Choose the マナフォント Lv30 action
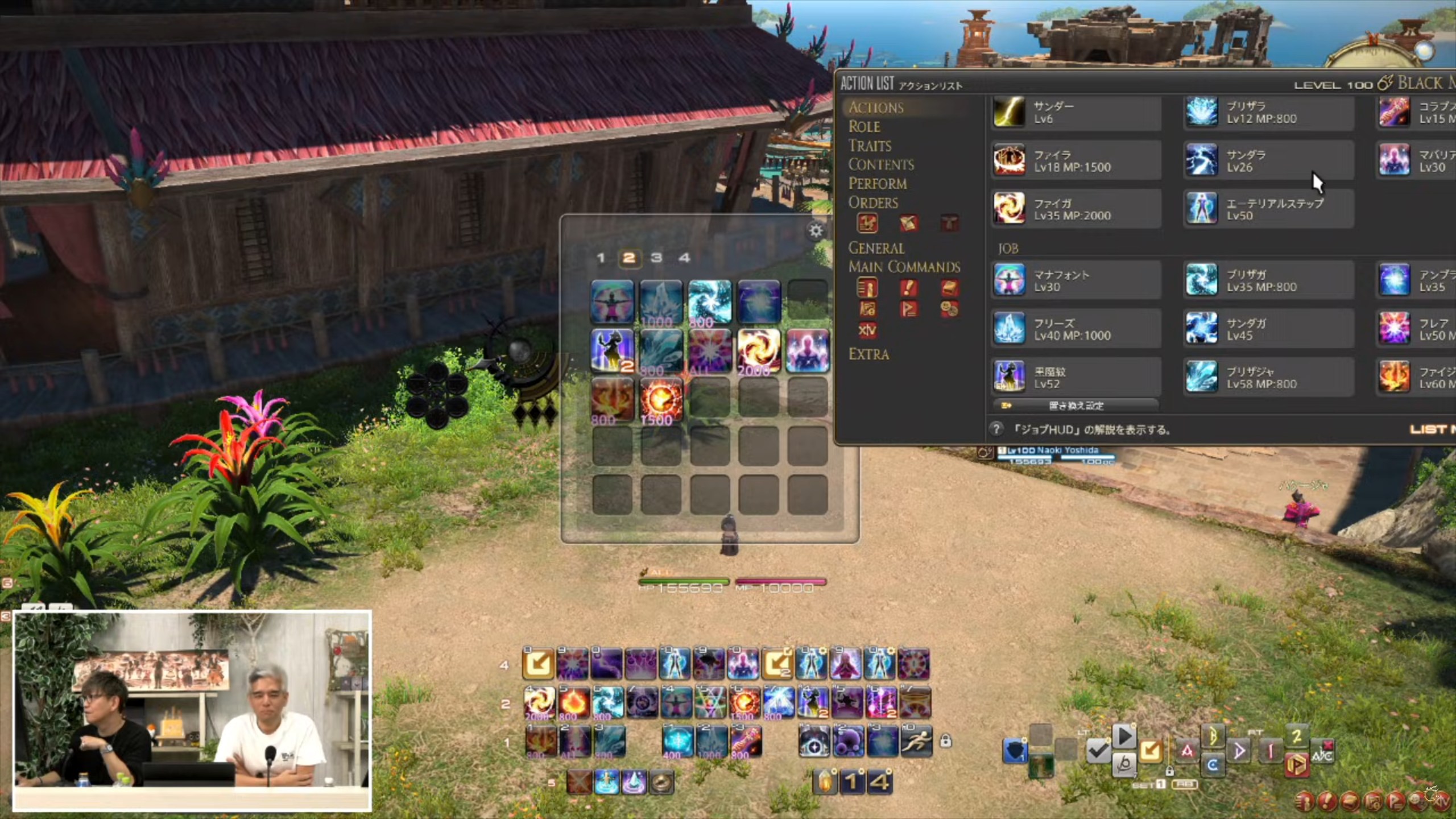The width and height of the screenshot is (1456, 819). coord(1075,280)
